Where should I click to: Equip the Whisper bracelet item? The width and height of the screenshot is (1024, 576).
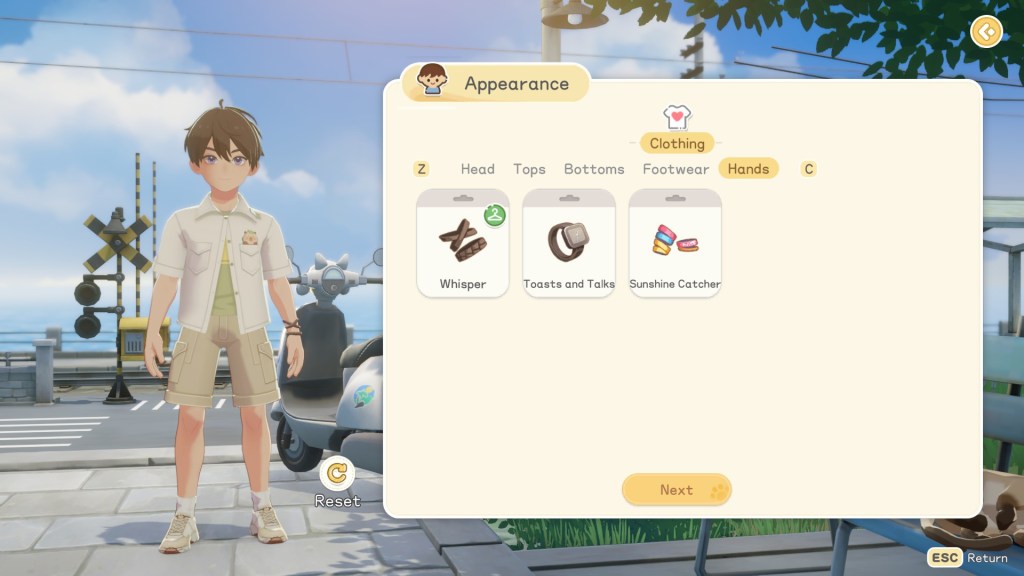[463, 244]
